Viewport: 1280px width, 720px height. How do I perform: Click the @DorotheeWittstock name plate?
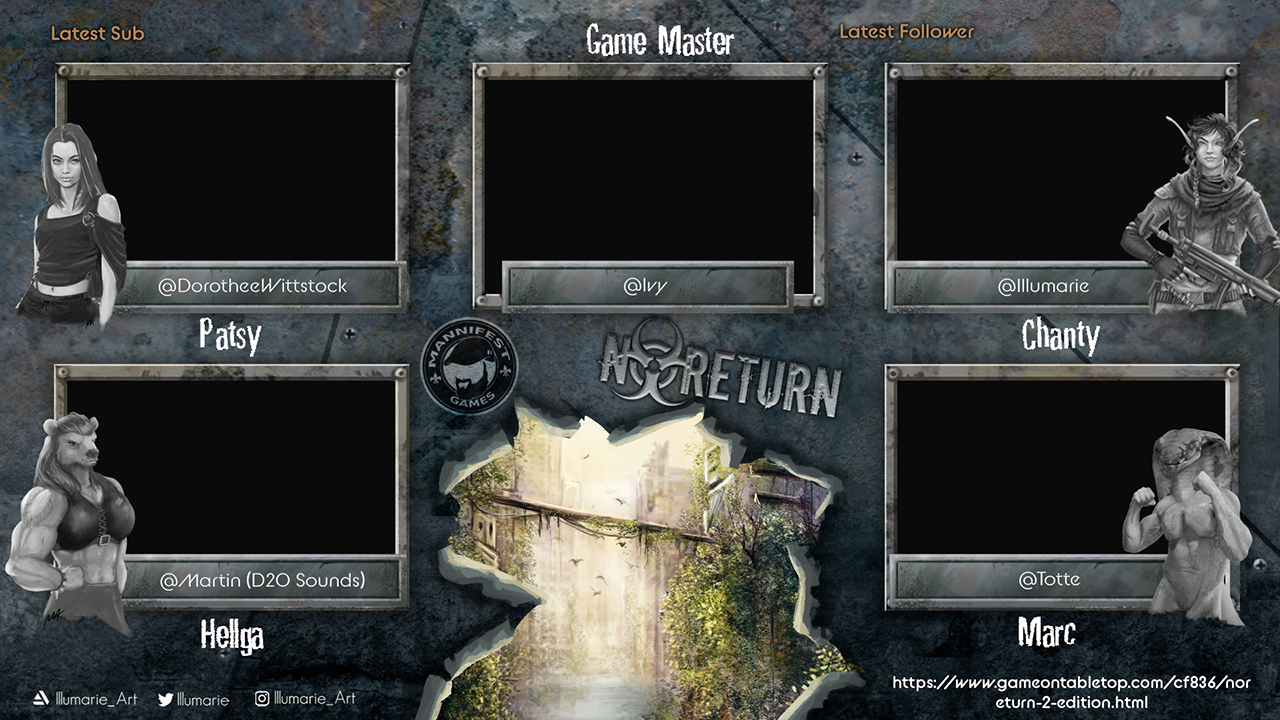point(253,286)
